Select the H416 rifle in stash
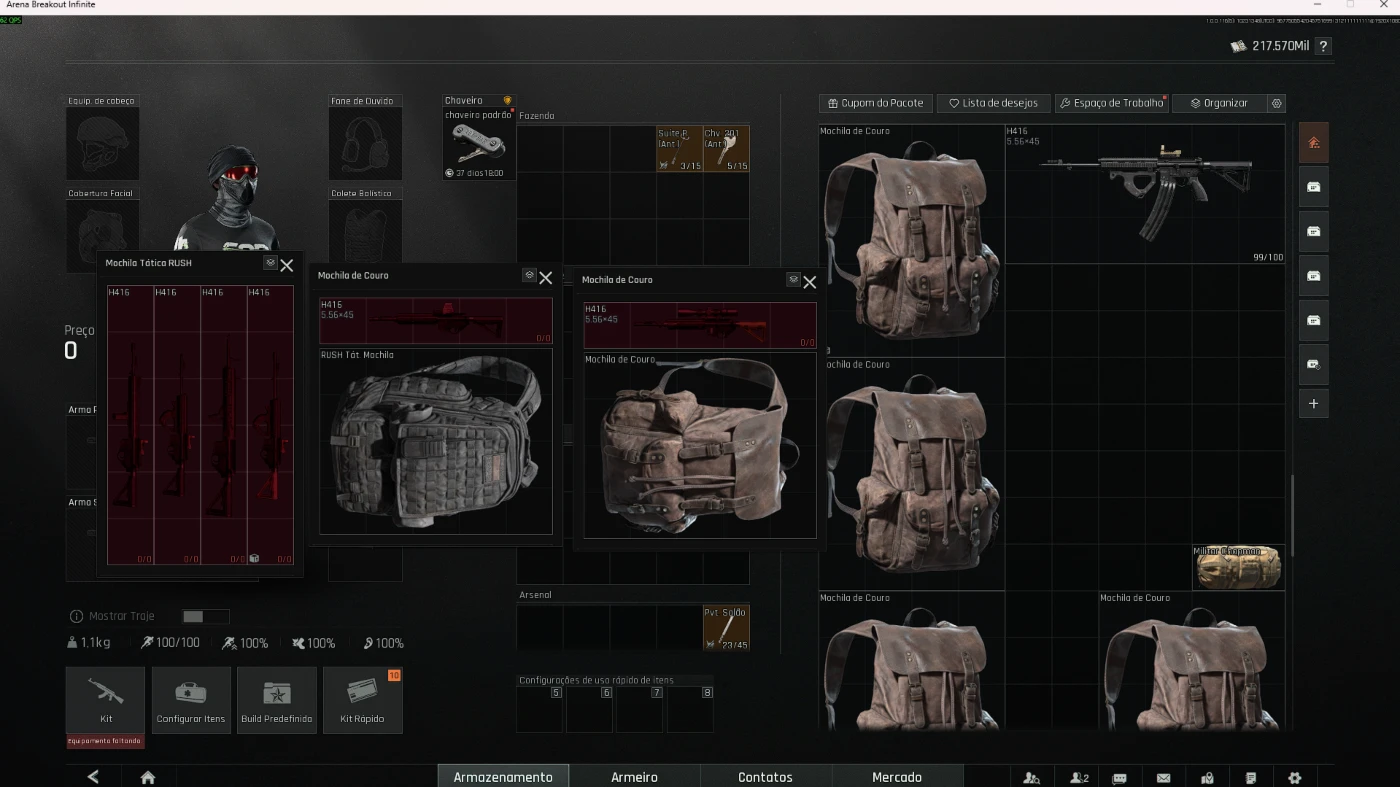Screen dimensions: 1400x787 point(1145,194)
